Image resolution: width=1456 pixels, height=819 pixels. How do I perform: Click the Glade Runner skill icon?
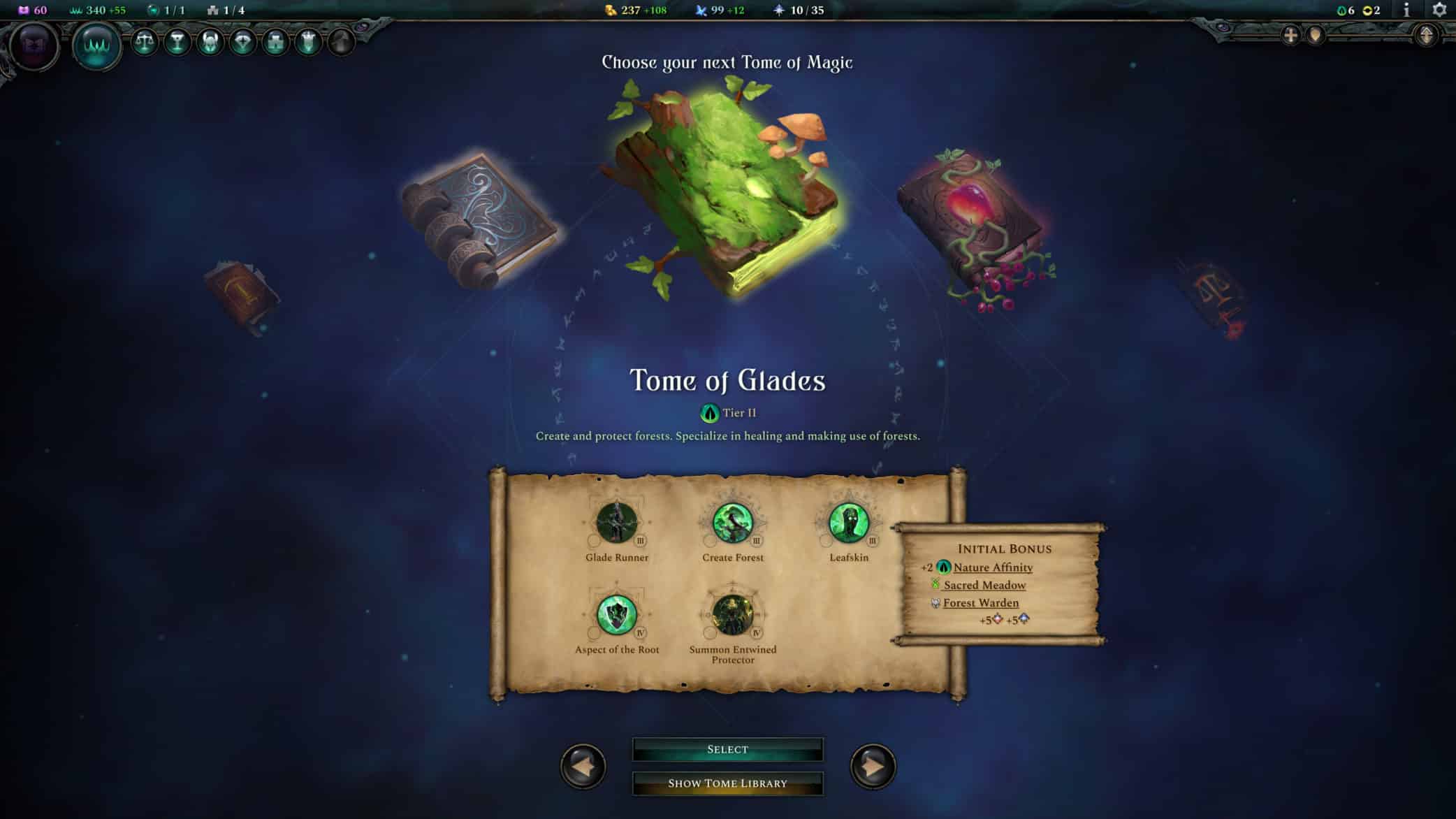(617, 523)
